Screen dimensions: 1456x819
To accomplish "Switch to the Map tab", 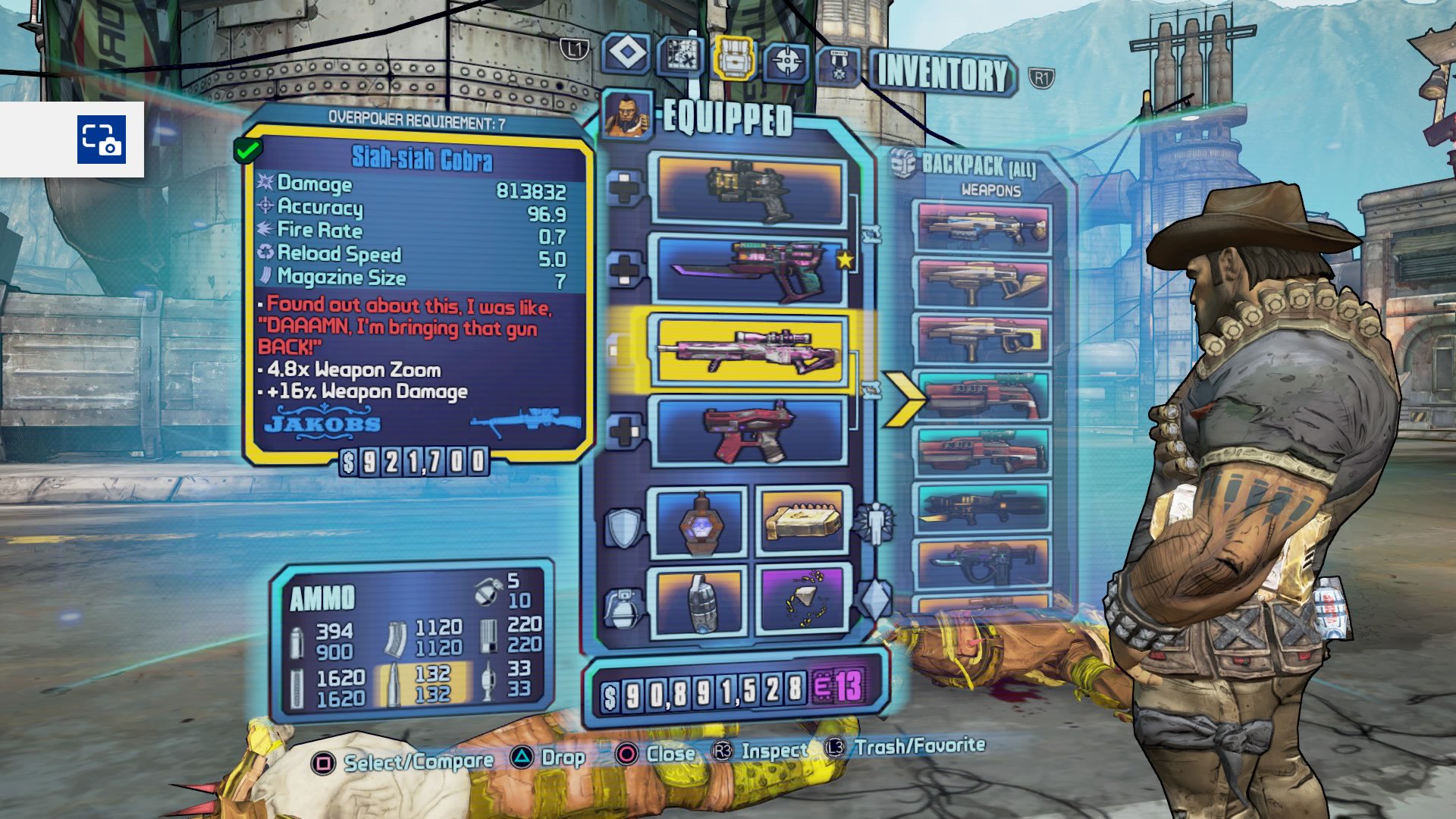I will 680,56.
